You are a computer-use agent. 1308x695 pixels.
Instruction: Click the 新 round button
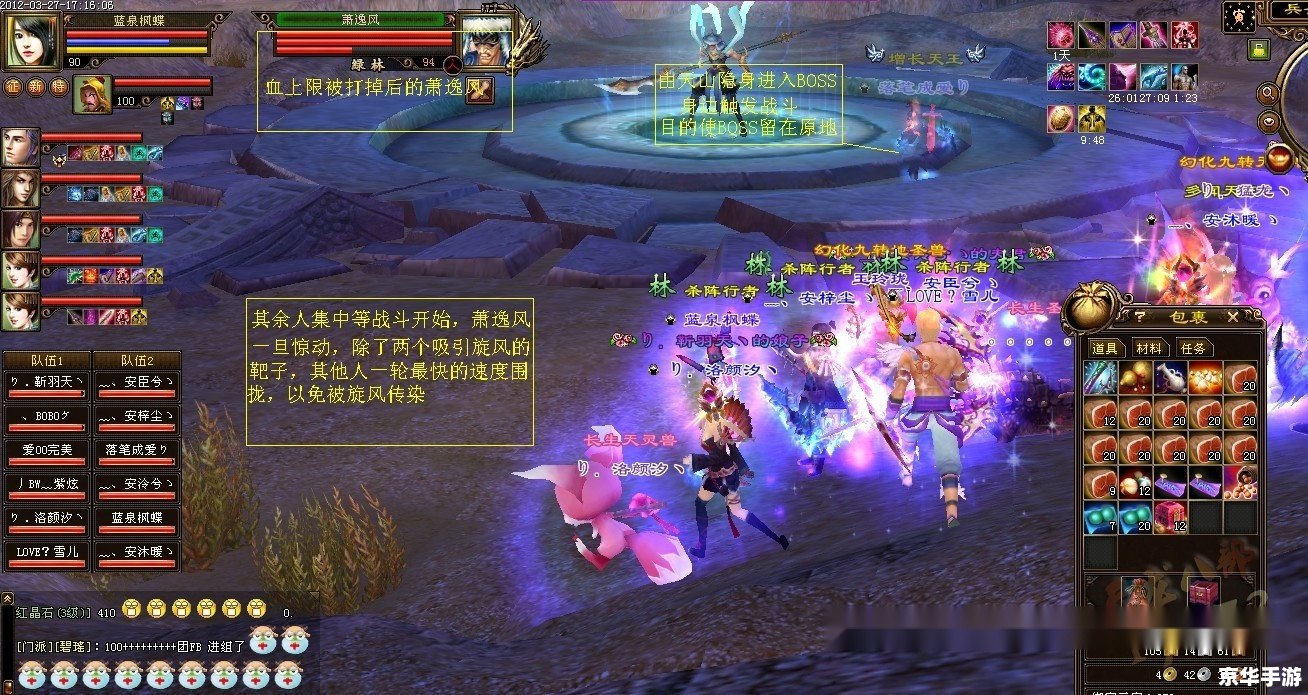pos(36,86)
